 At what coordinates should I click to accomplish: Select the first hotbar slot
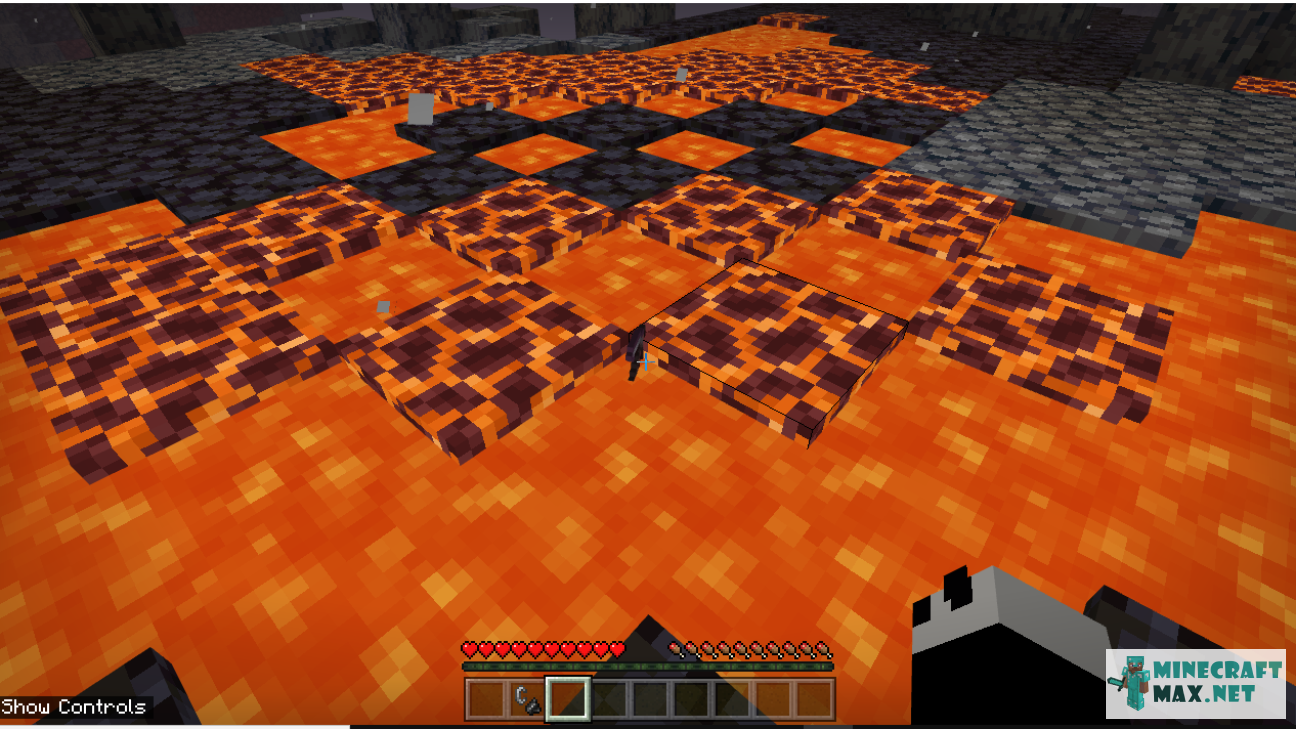pos(486,696)
